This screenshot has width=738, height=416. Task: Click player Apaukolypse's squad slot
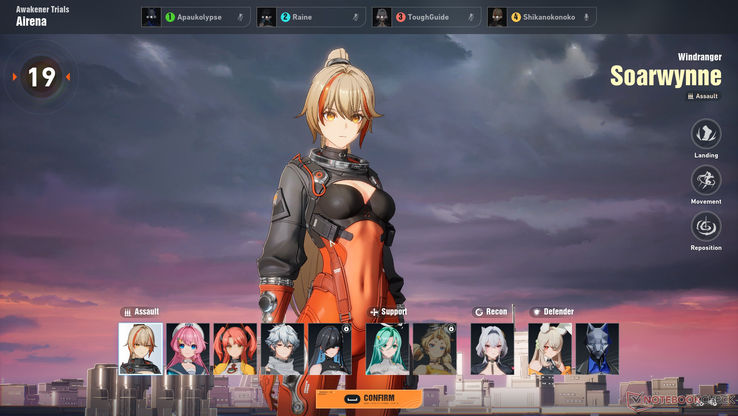pyautogui.click(x=196, y=17)
